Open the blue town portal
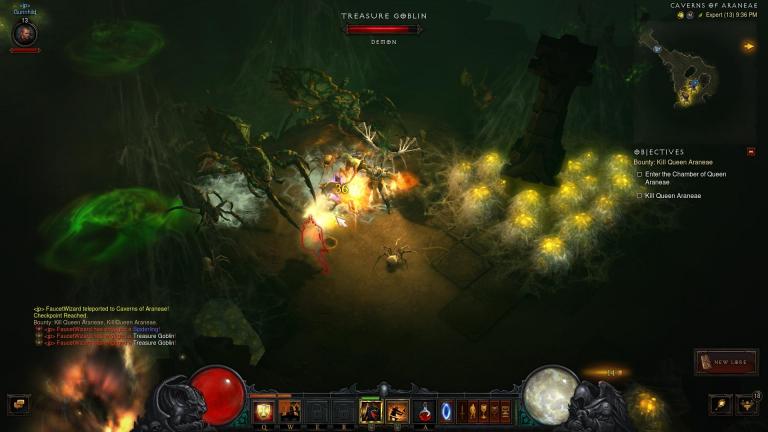768x432 pixels. pos(446,411)
